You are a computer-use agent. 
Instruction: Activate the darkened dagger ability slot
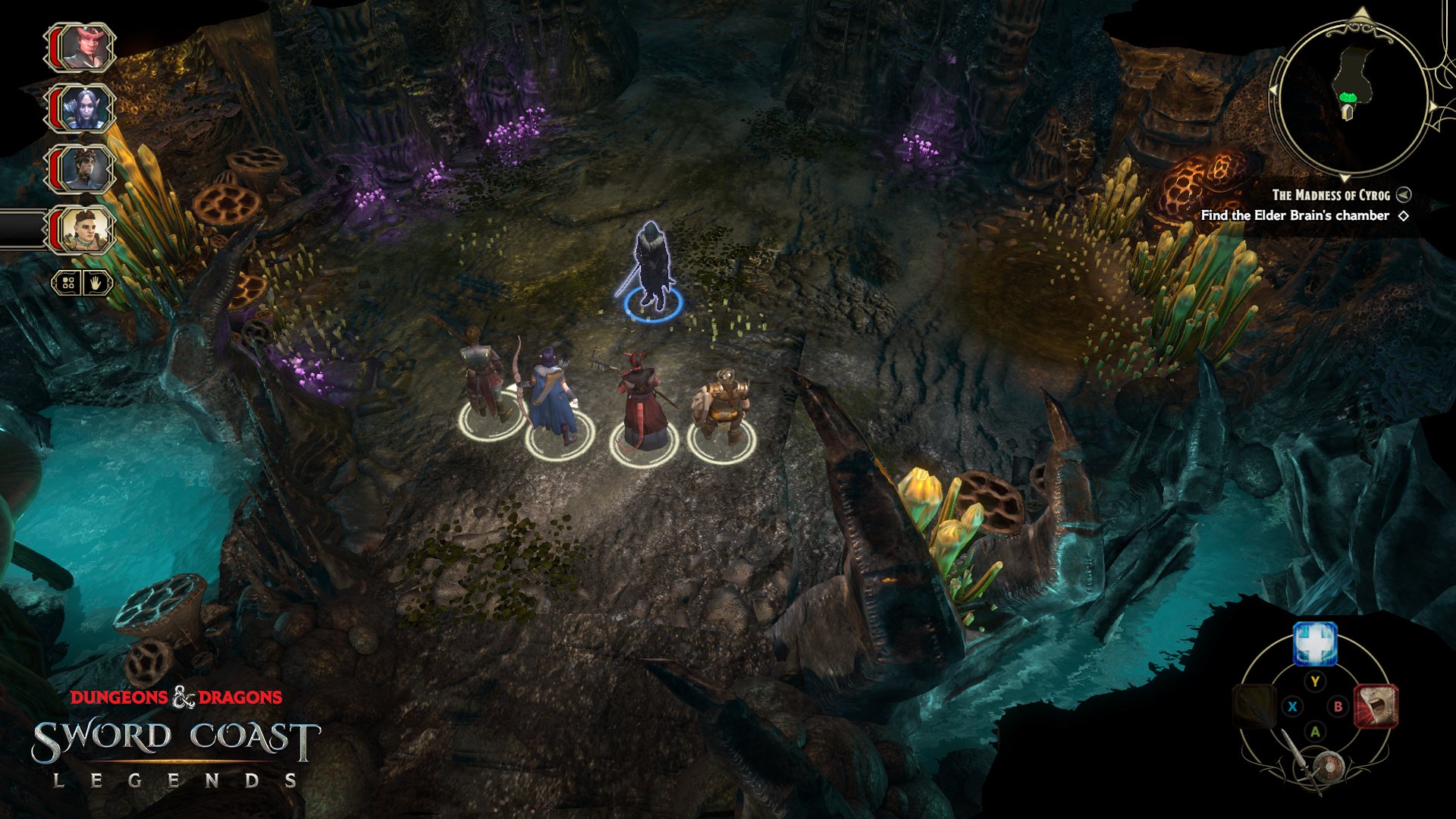tap(1254, 706)
